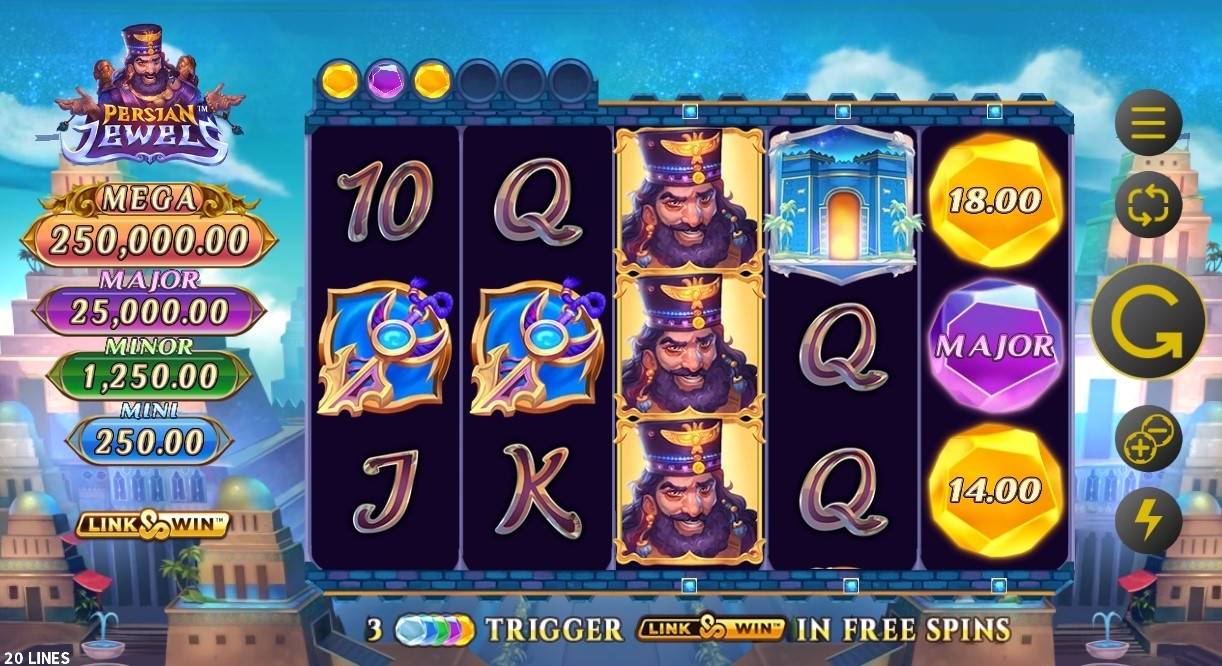
Task: Spin the reels with the big spin button
Action: click(x=1146, y=321)
